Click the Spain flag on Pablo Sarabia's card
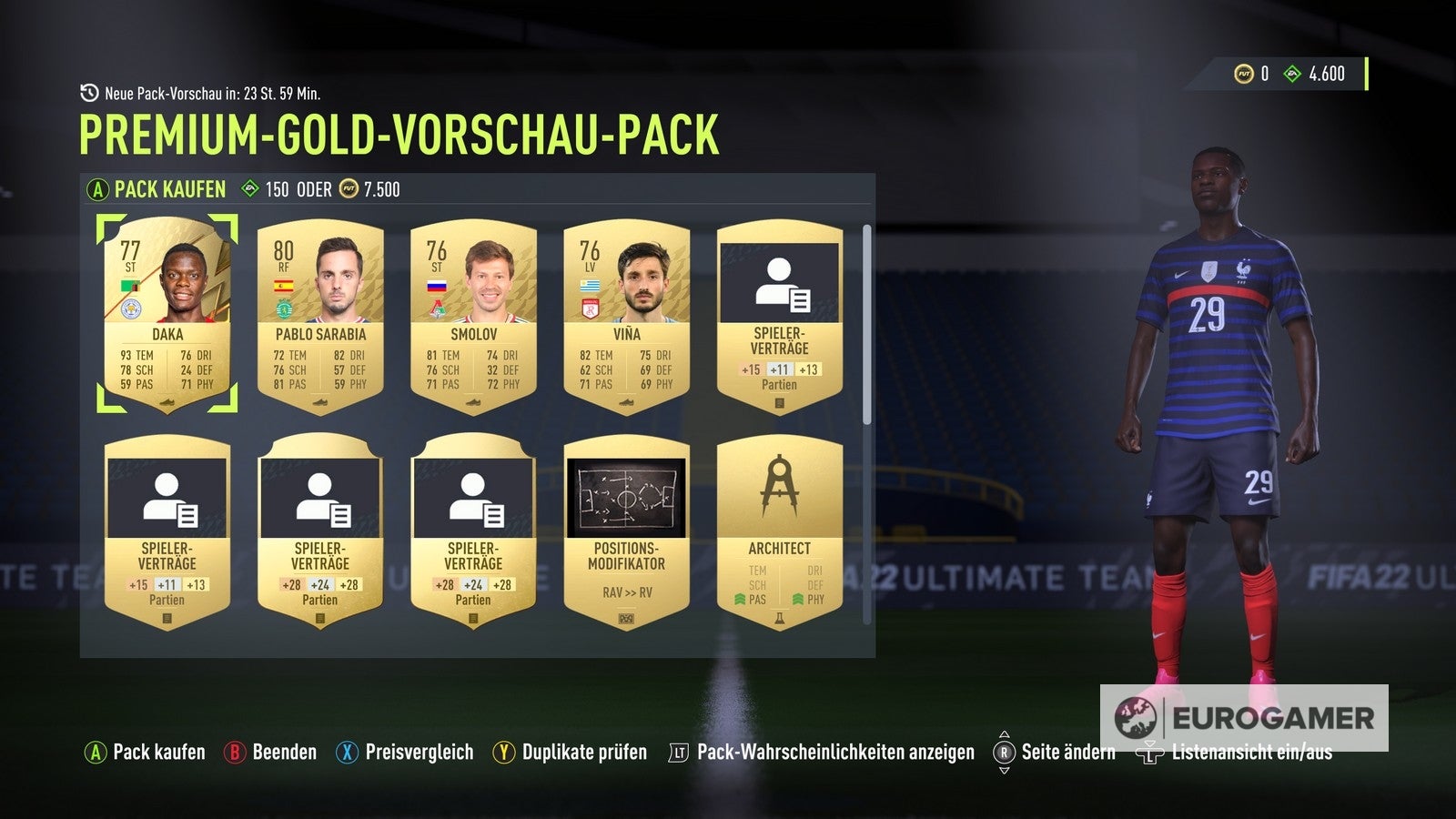1456x819 pixels. click(x=284, y=286)
